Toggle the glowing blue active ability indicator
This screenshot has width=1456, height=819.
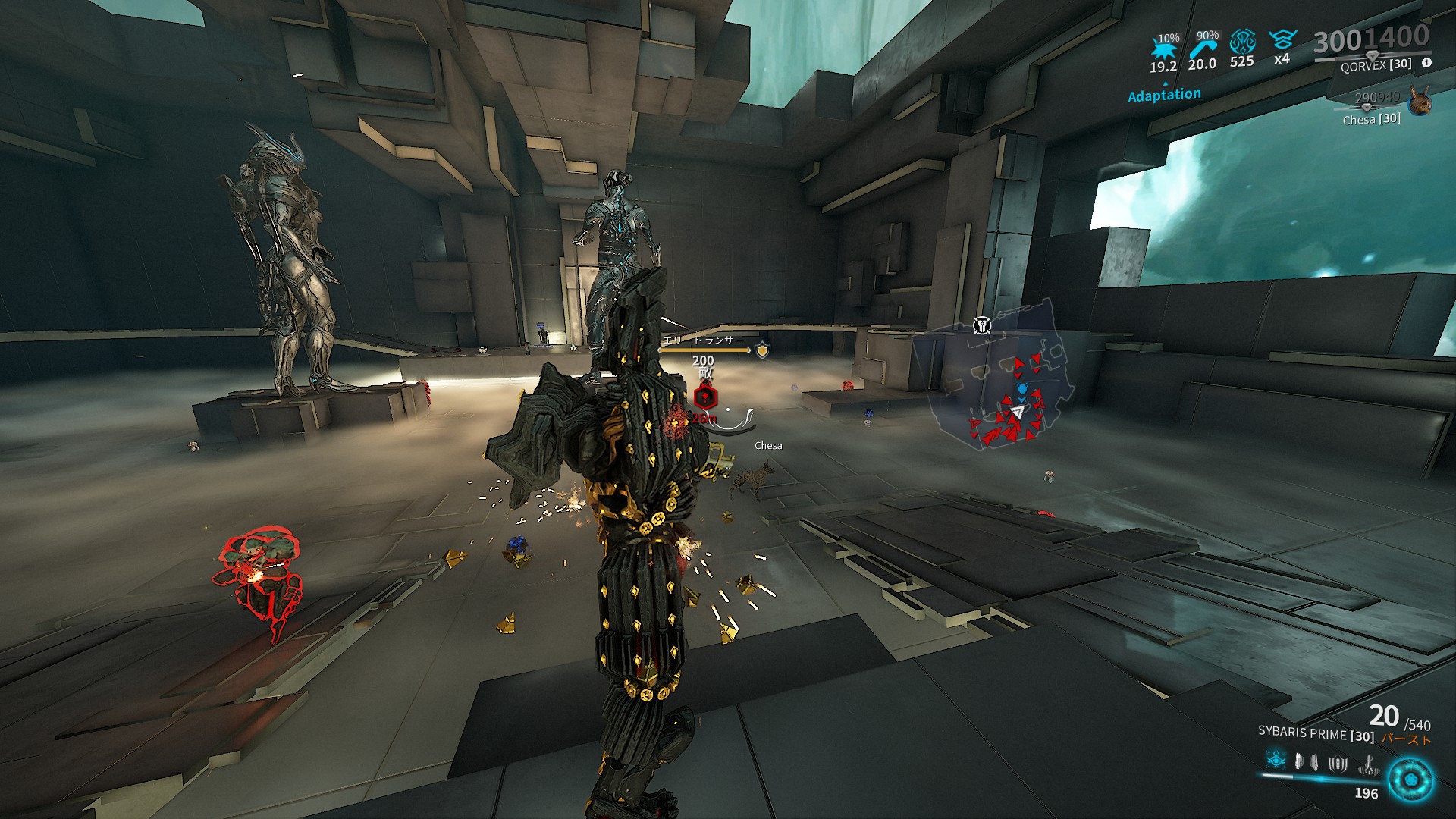coord(1276,759)
